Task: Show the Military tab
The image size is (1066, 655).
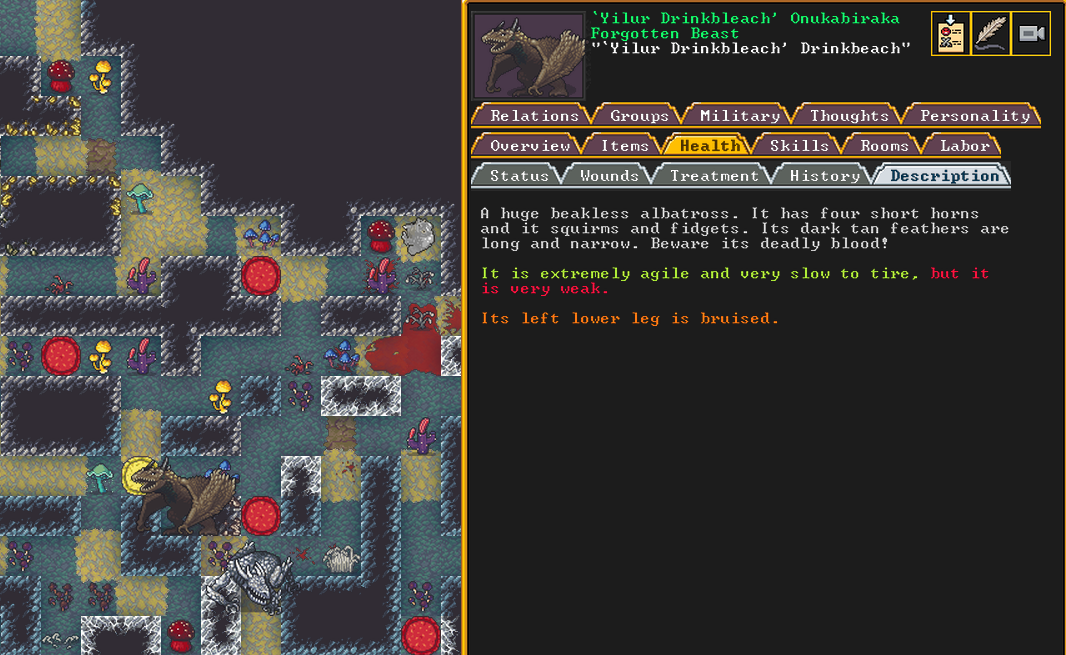Action: click(739, 116)
